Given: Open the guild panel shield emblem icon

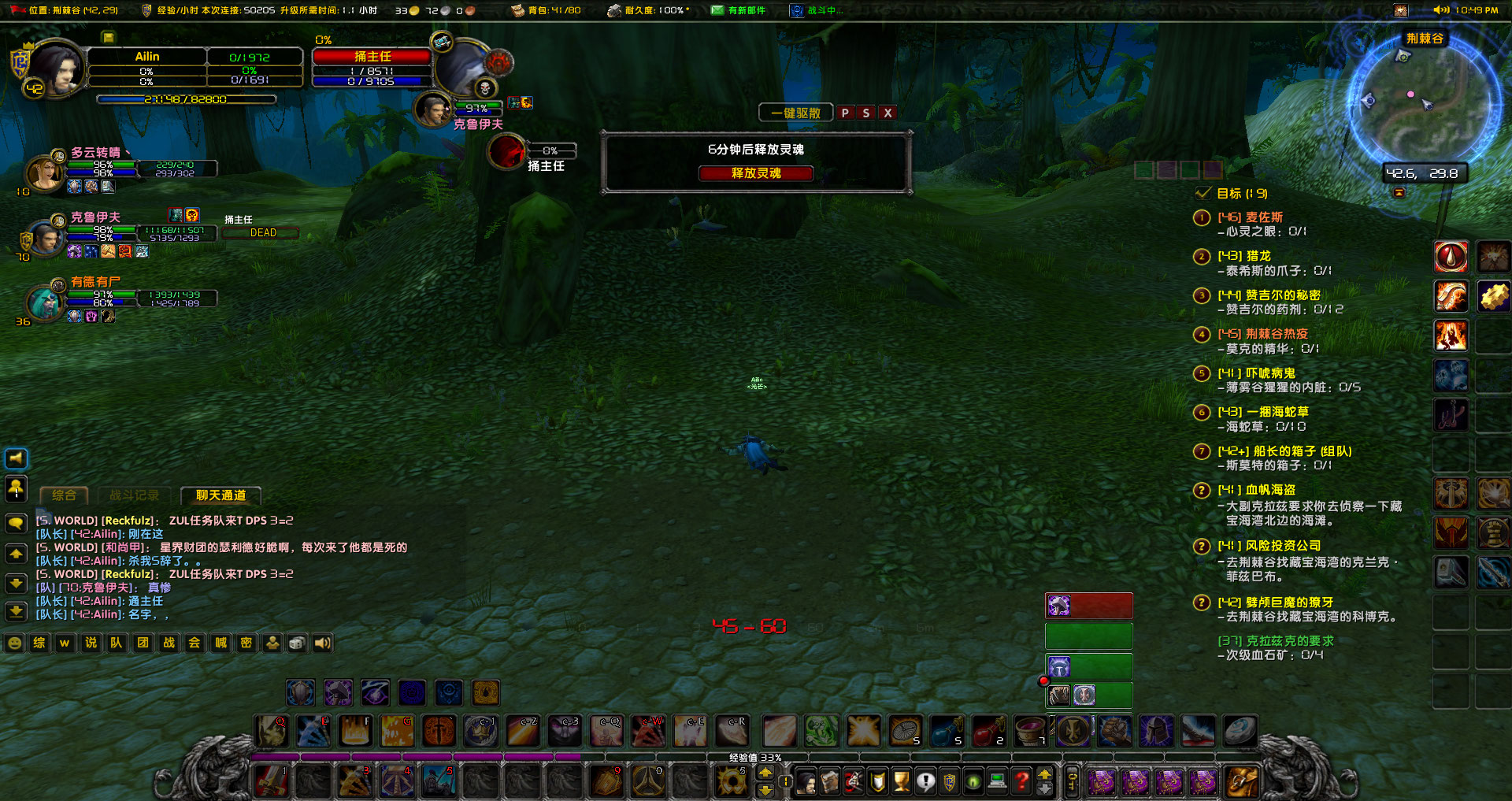Looking at the screenshot, I should (x=949, y=782).
